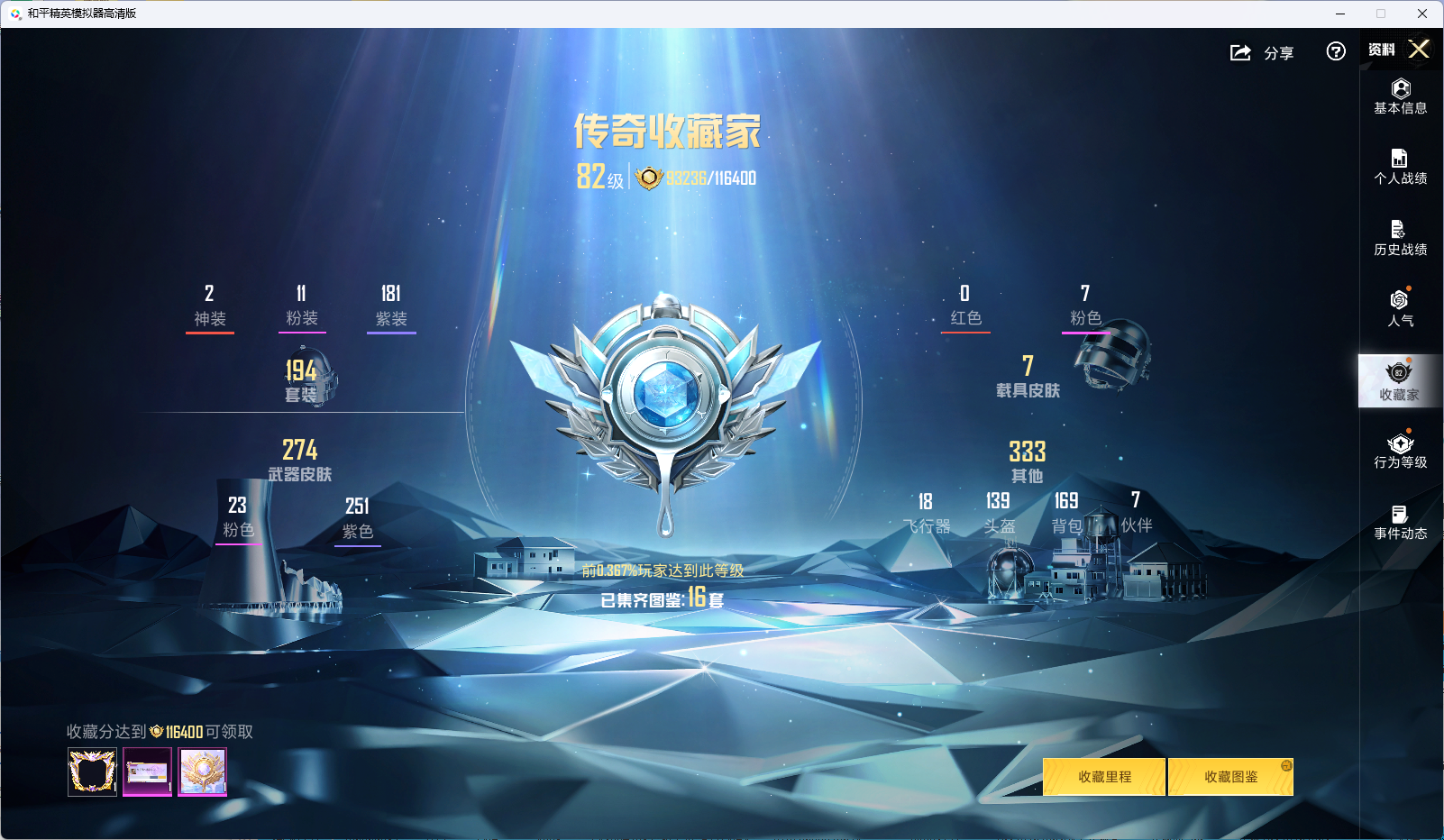
Task: Select the 个人战绩 sidebar icon
Action: [1399, 168]
